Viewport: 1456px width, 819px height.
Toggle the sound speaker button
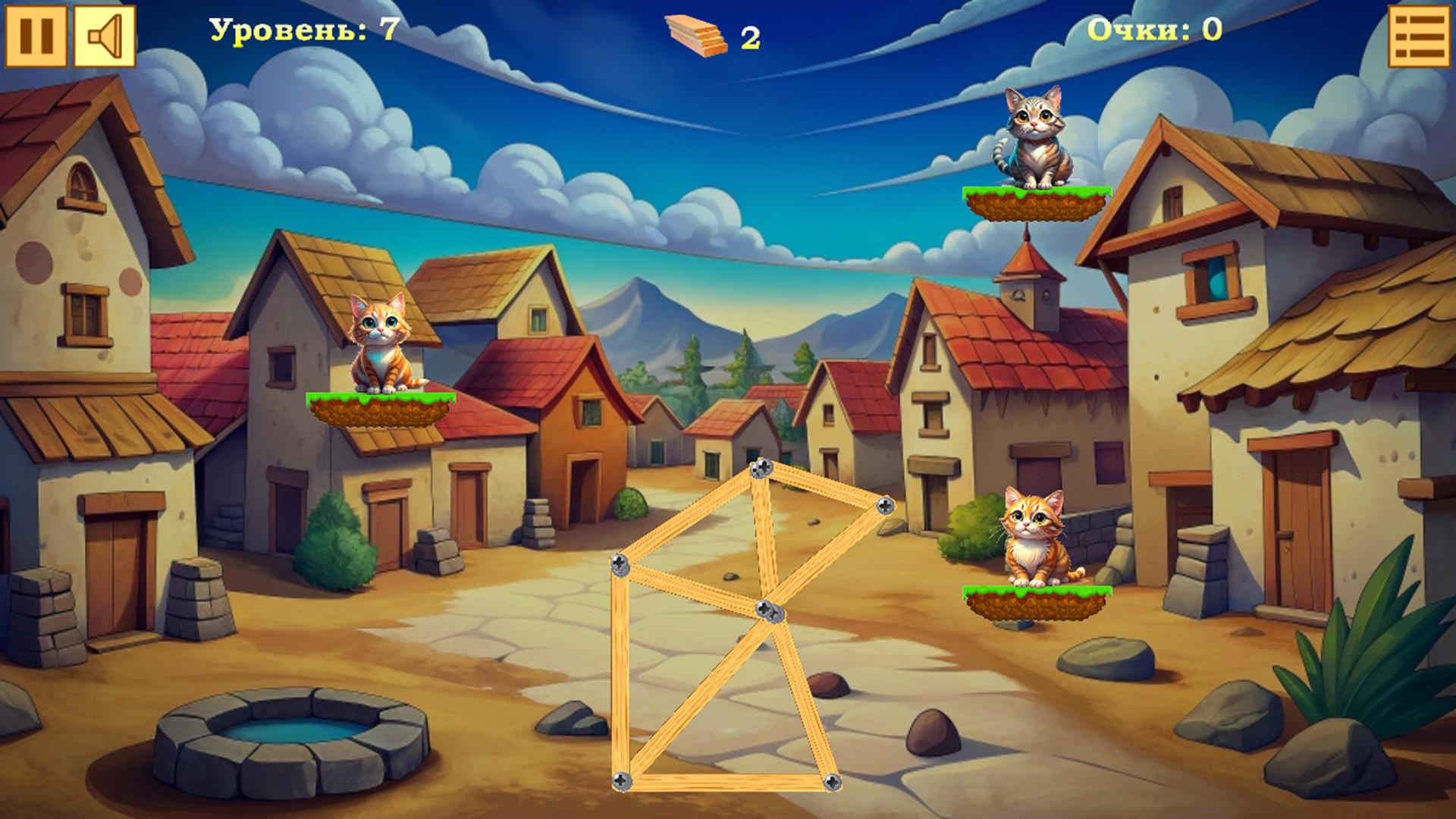(105, 36)
